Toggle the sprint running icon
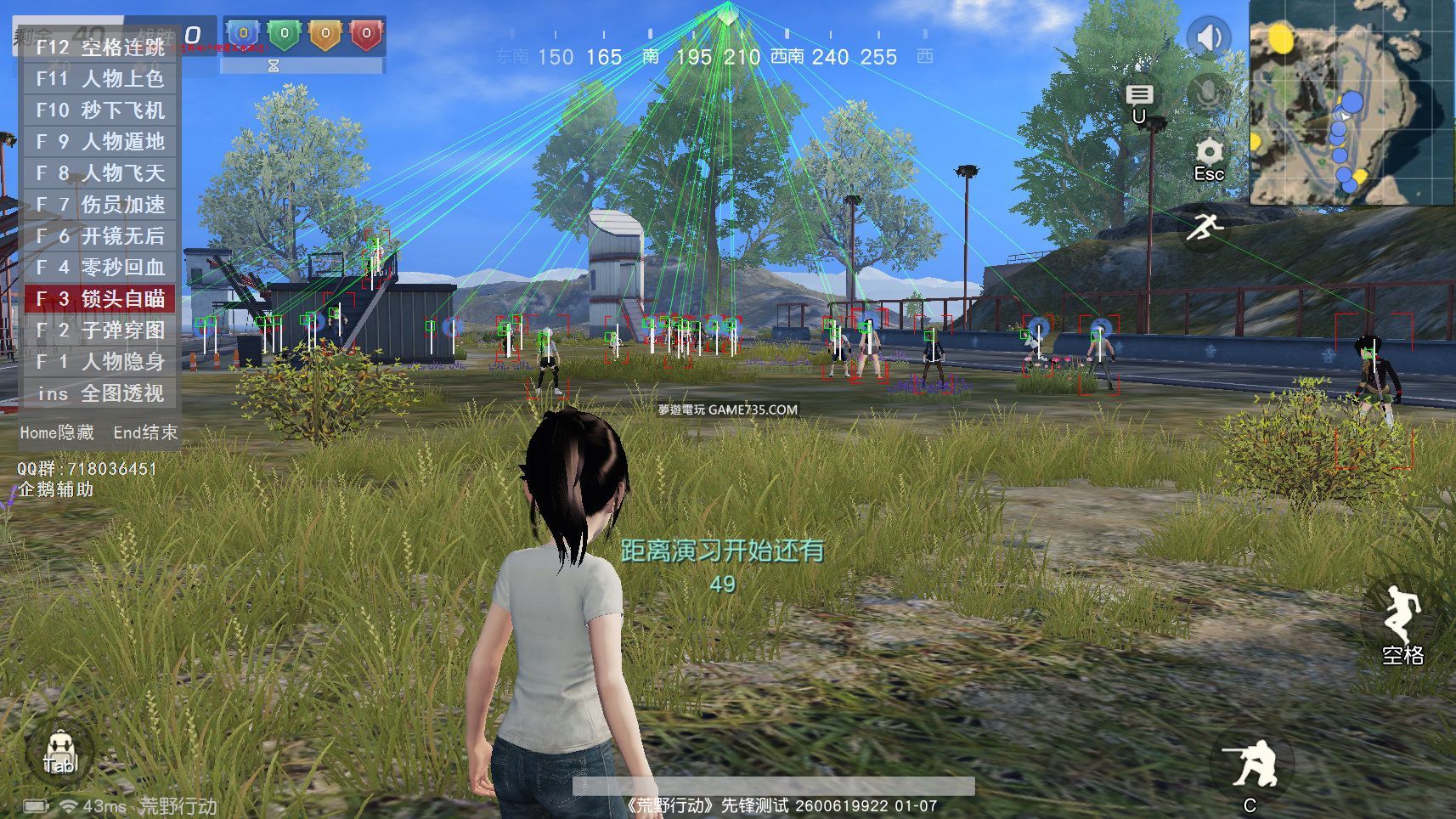Viewport: 1456px width, 819px height. pos(1205,227)
